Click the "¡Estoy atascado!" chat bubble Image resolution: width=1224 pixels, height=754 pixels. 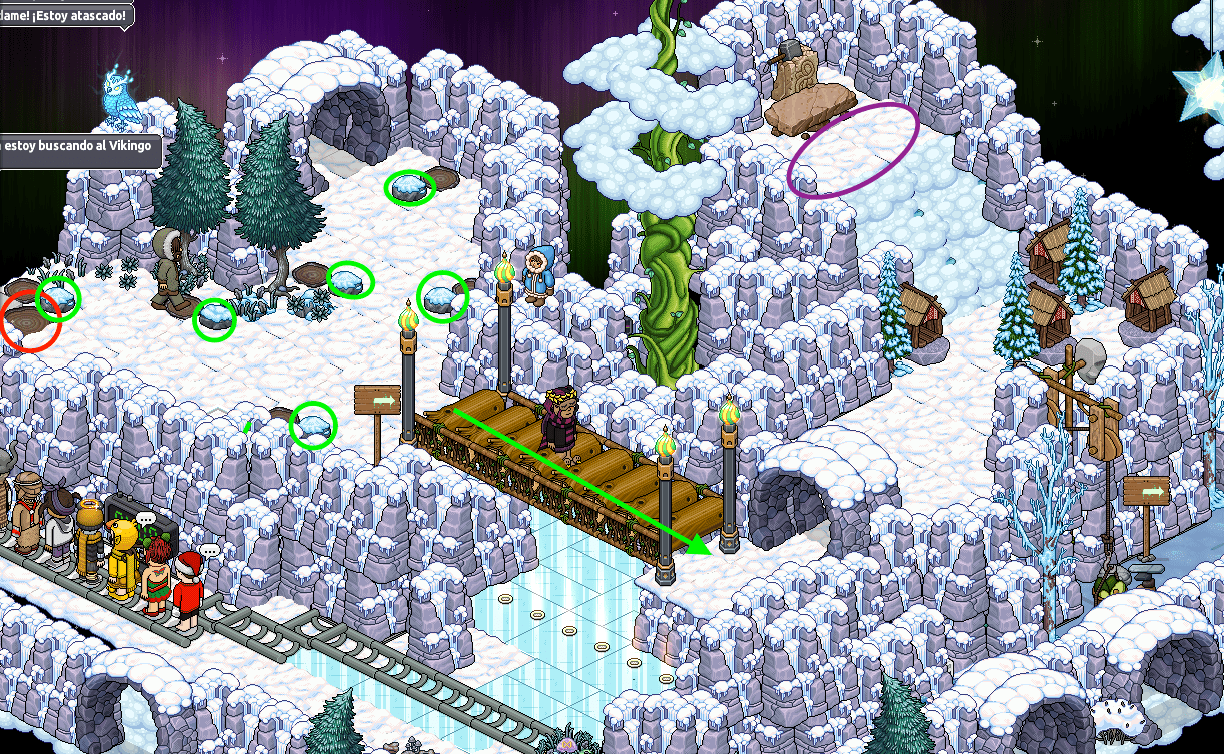[x=64, y=14]
